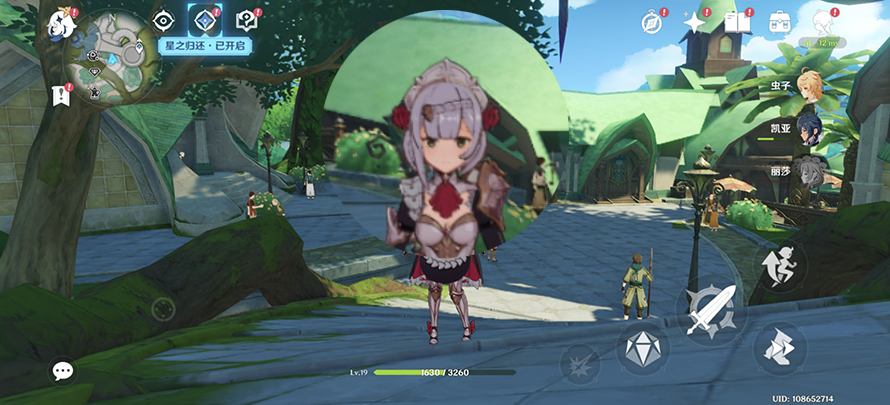Open the backpack inventory
This screenshot has height=405, width=890.
tap(780, 22)
